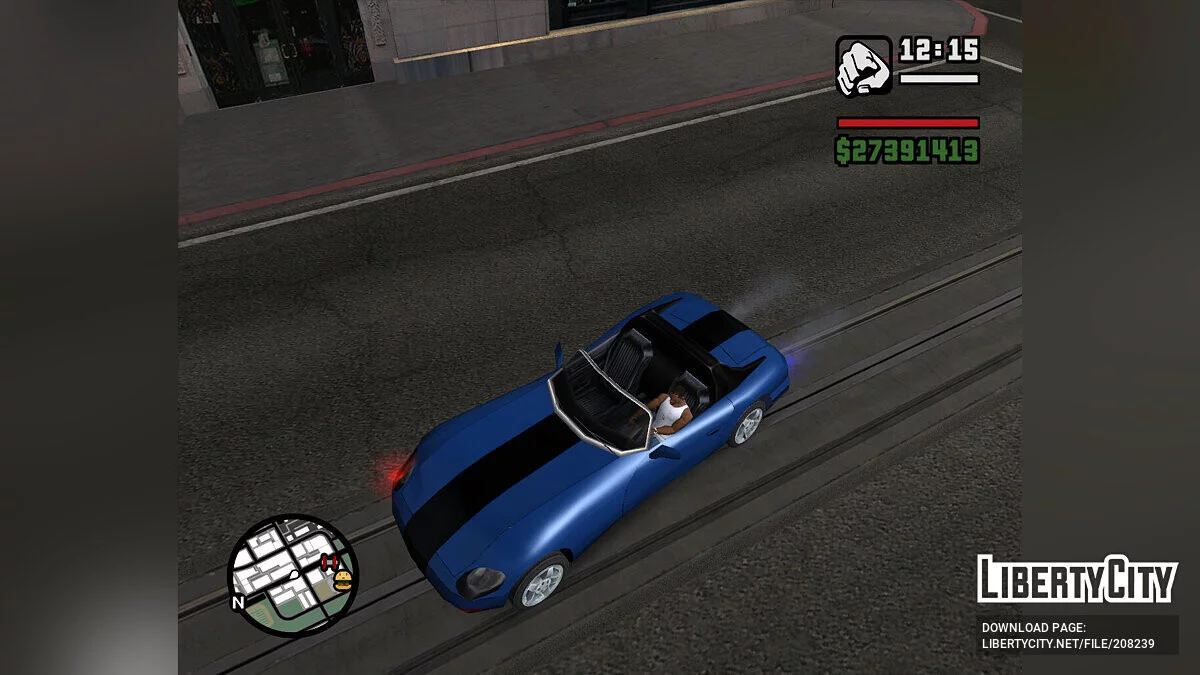Click the LibertyCity logo watermark
This screenshot has height=675, width=1200.
pyautogui.click(x=1077, y=580)
